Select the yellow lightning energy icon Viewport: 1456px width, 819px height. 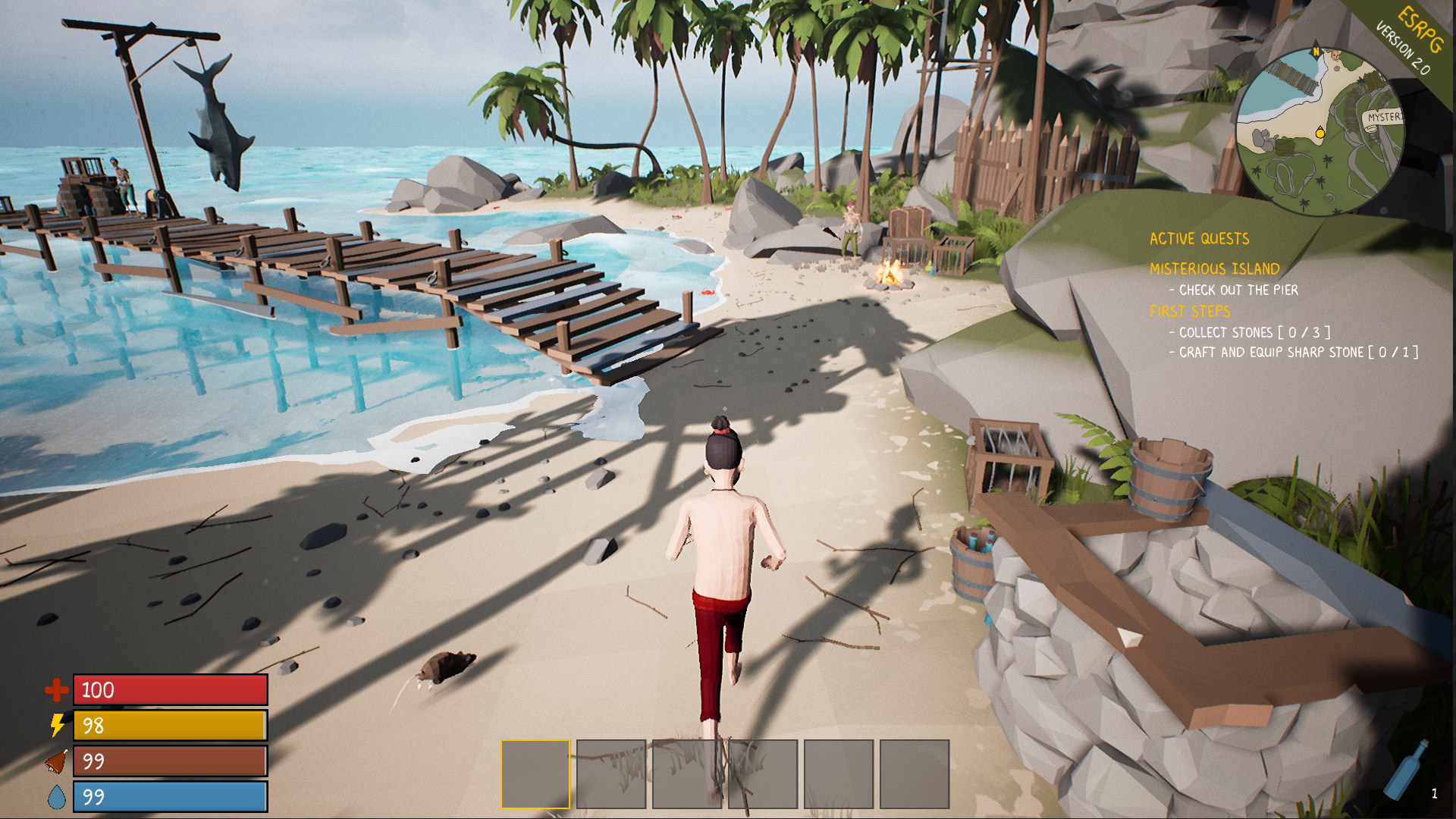click(x=56, y=726)
